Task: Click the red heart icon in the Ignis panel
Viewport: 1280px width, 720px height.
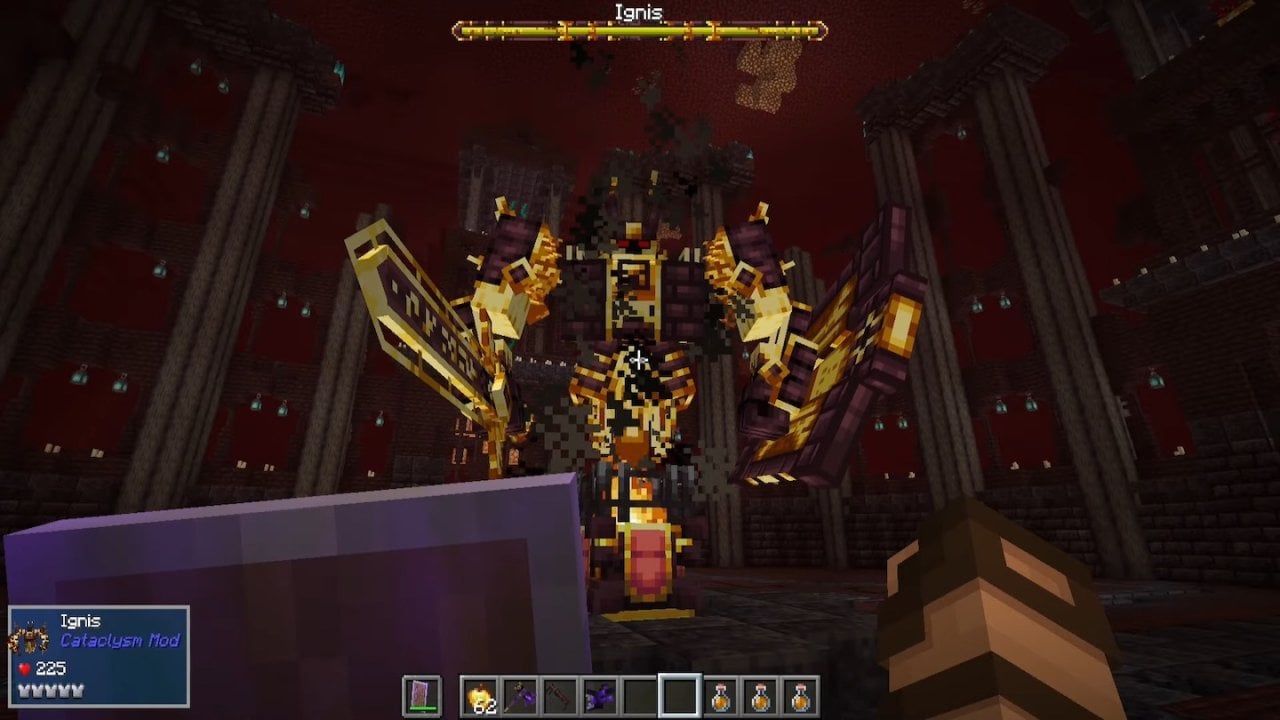Action: click(x=23, y=668)
